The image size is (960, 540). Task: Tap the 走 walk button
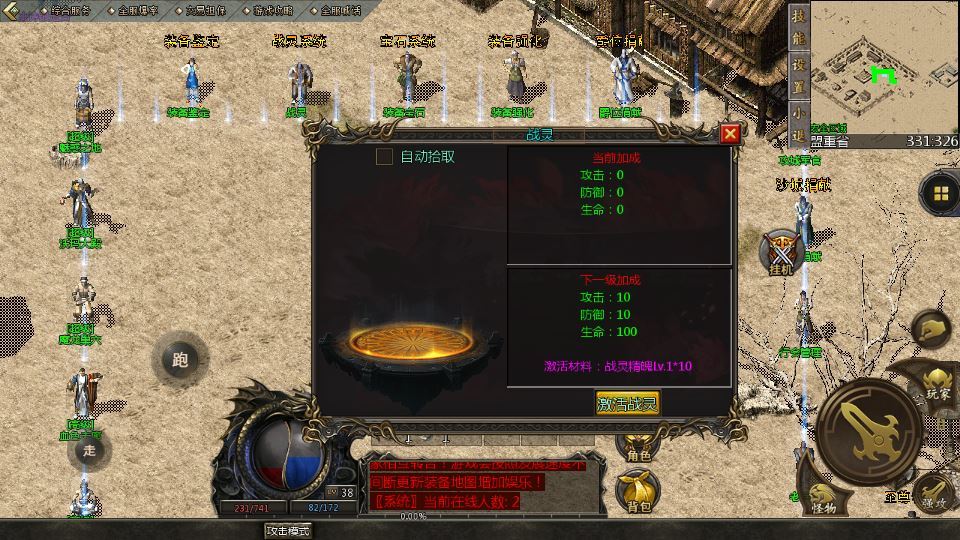click(x=89, y=450)
